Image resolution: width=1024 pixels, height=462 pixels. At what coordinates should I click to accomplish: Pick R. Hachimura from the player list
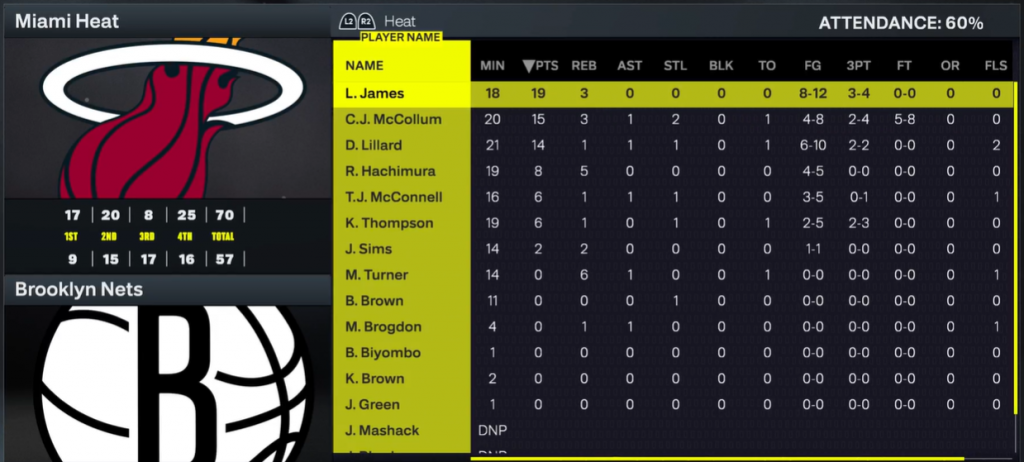pos(383,171)
